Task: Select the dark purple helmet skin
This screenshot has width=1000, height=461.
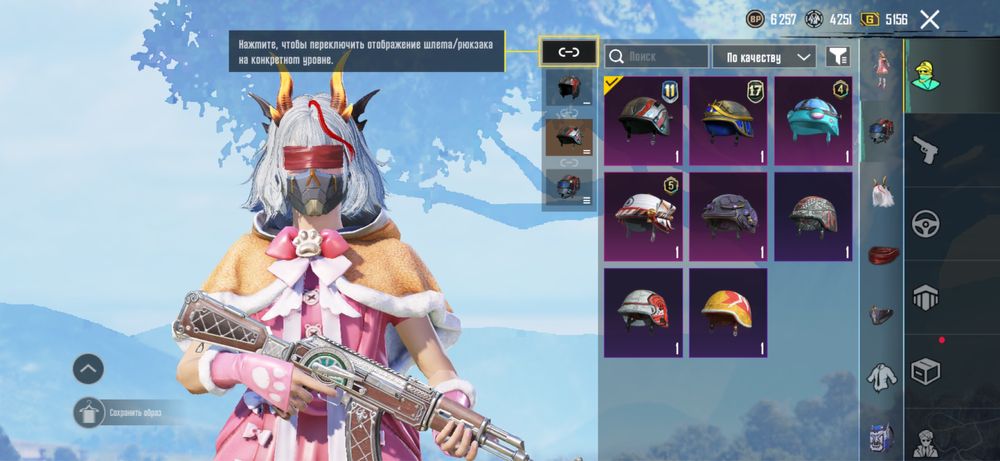Action: [728, 216]
